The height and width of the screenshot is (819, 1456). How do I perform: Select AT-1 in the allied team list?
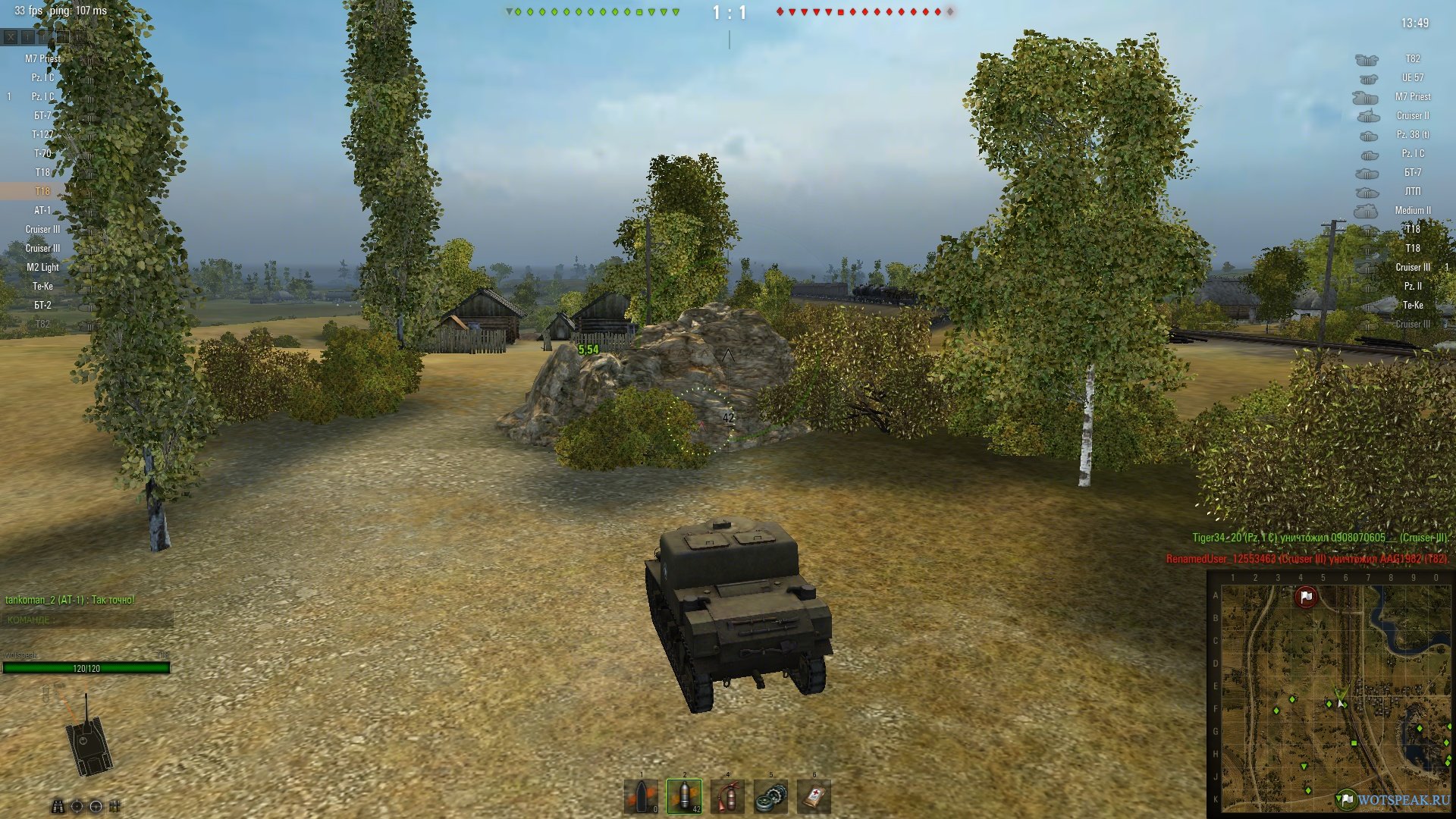click(x=42, y=210)
